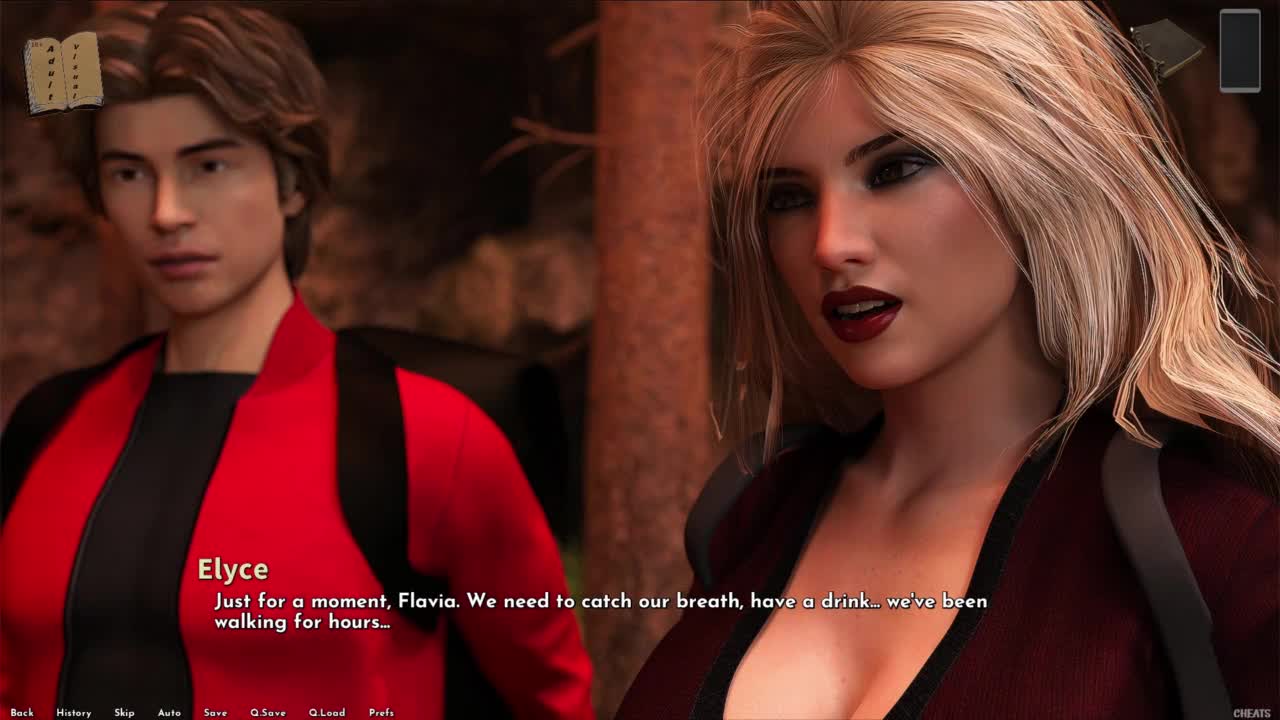Toggle Auto-advance mode
The width and height of the screenshot is (1280, 720).
pyautogui.click(x=169, y=713)
